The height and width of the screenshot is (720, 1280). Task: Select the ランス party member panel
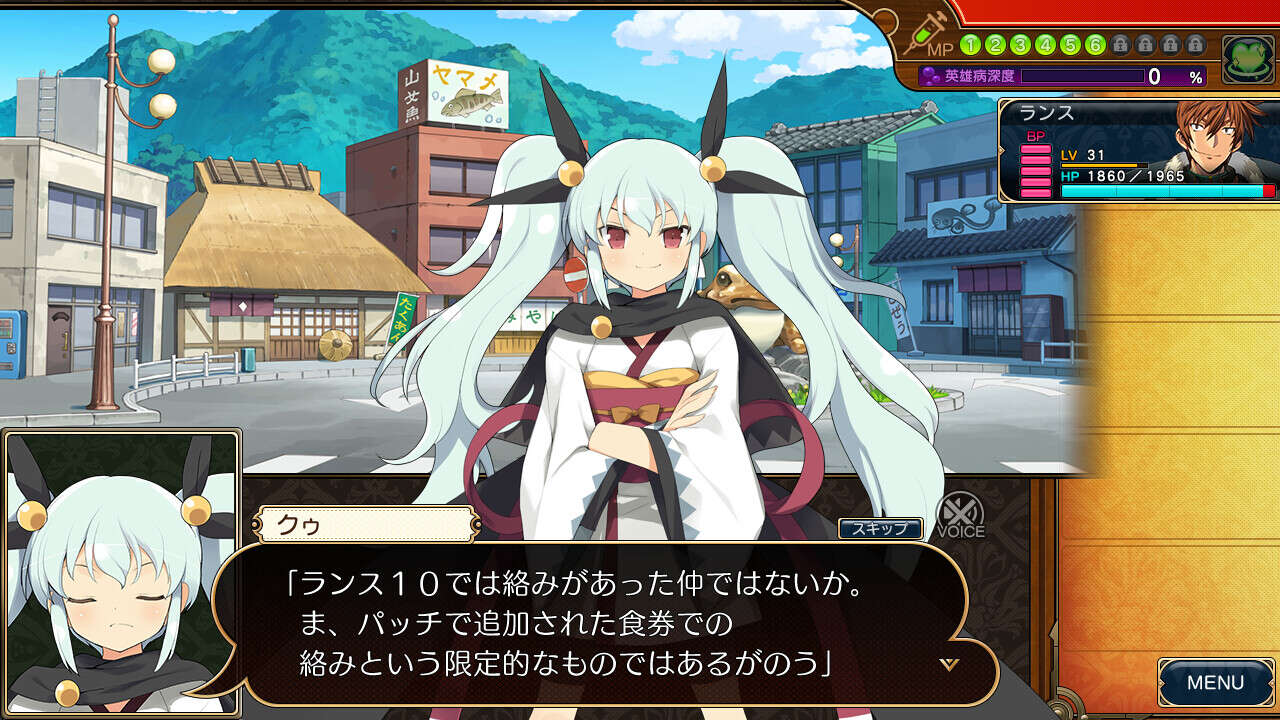click(1138, 151)
